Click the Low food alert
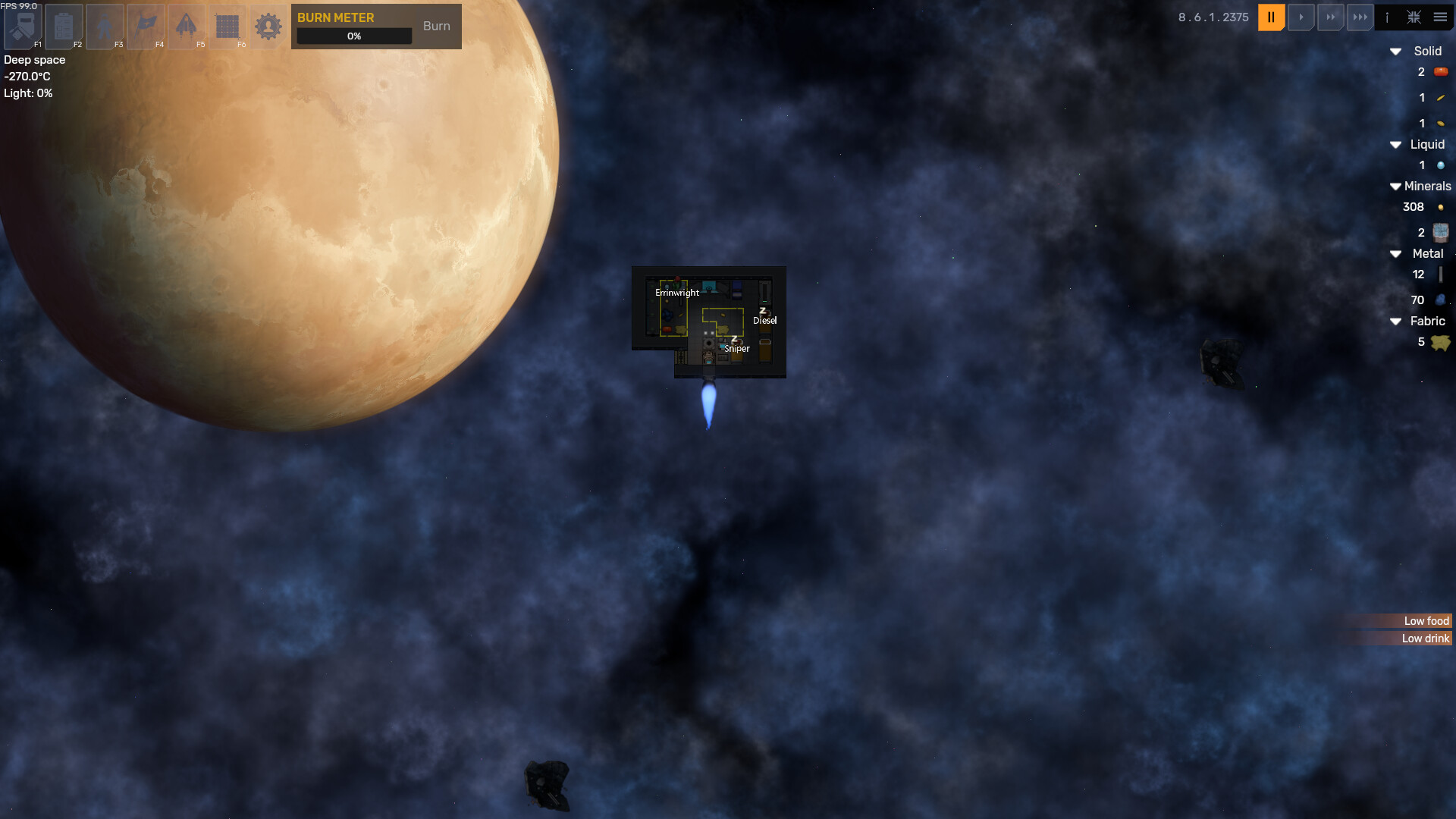The width and height of the screenshot is (1456, 819). coord(1426,621)
